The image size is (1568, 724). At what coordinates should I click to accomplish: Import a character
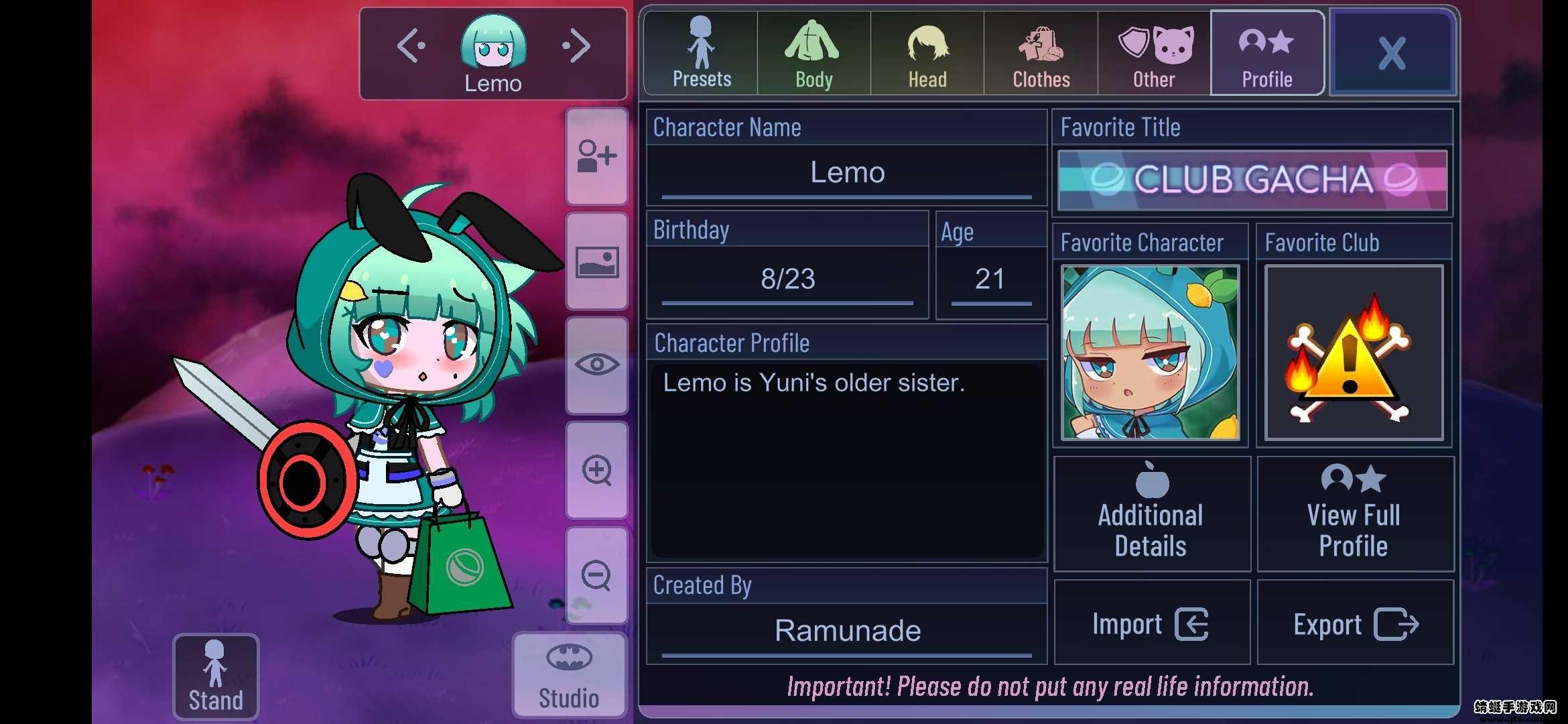1151,623
